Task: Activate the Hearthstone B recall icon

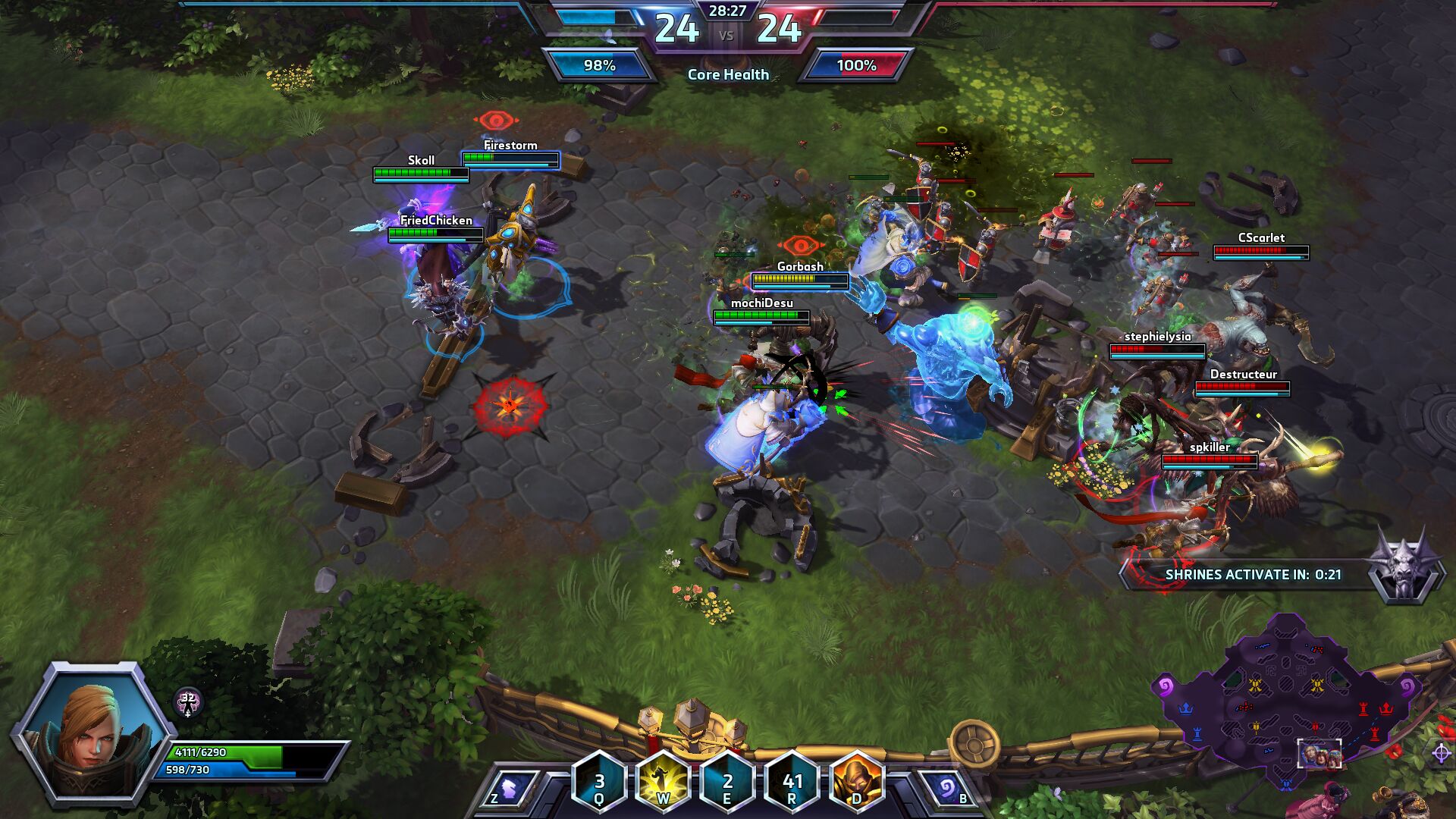Action: coord(947,789)
